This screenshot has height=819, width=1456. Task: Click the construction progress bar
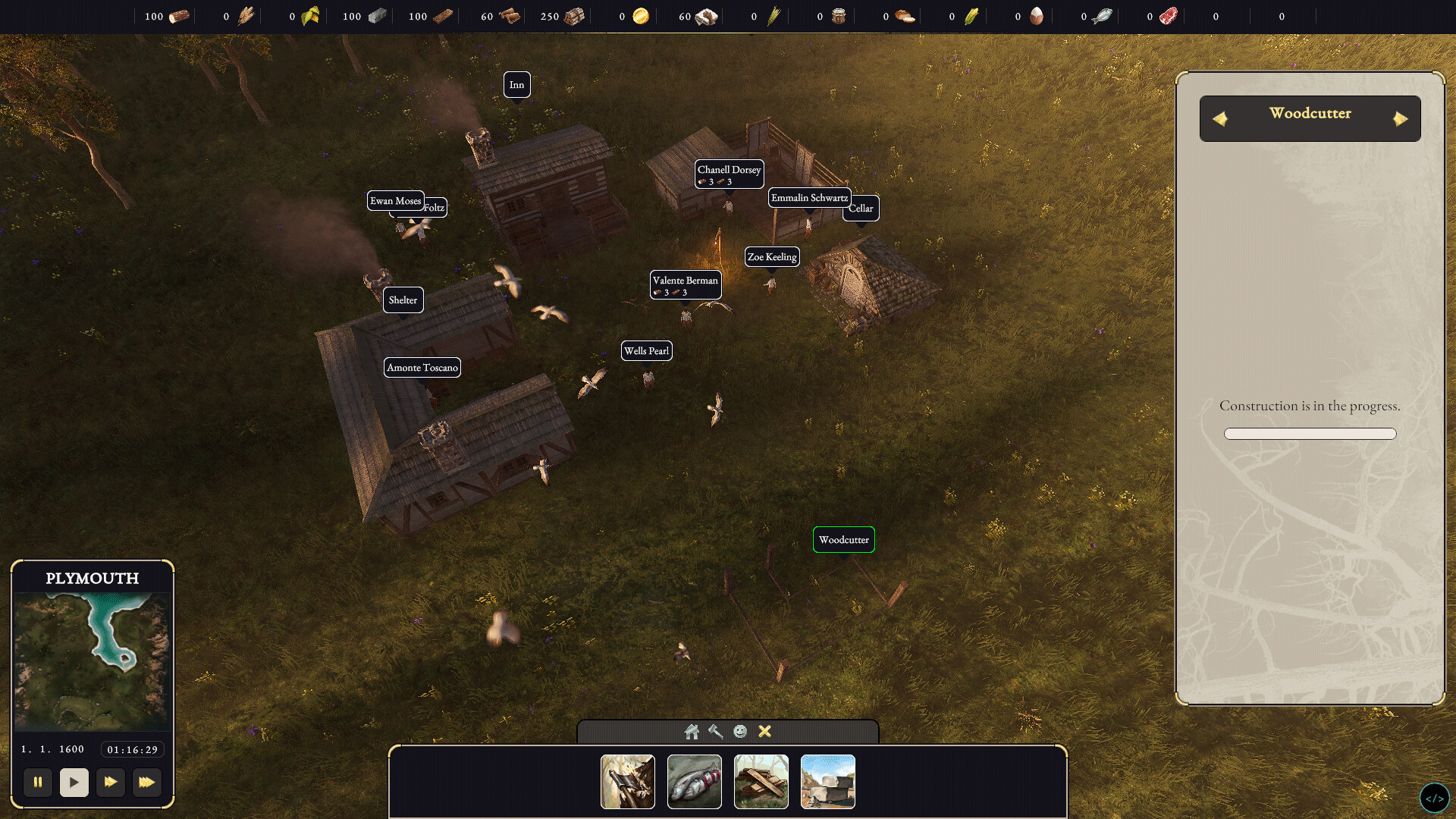(x=1309, y=433)
